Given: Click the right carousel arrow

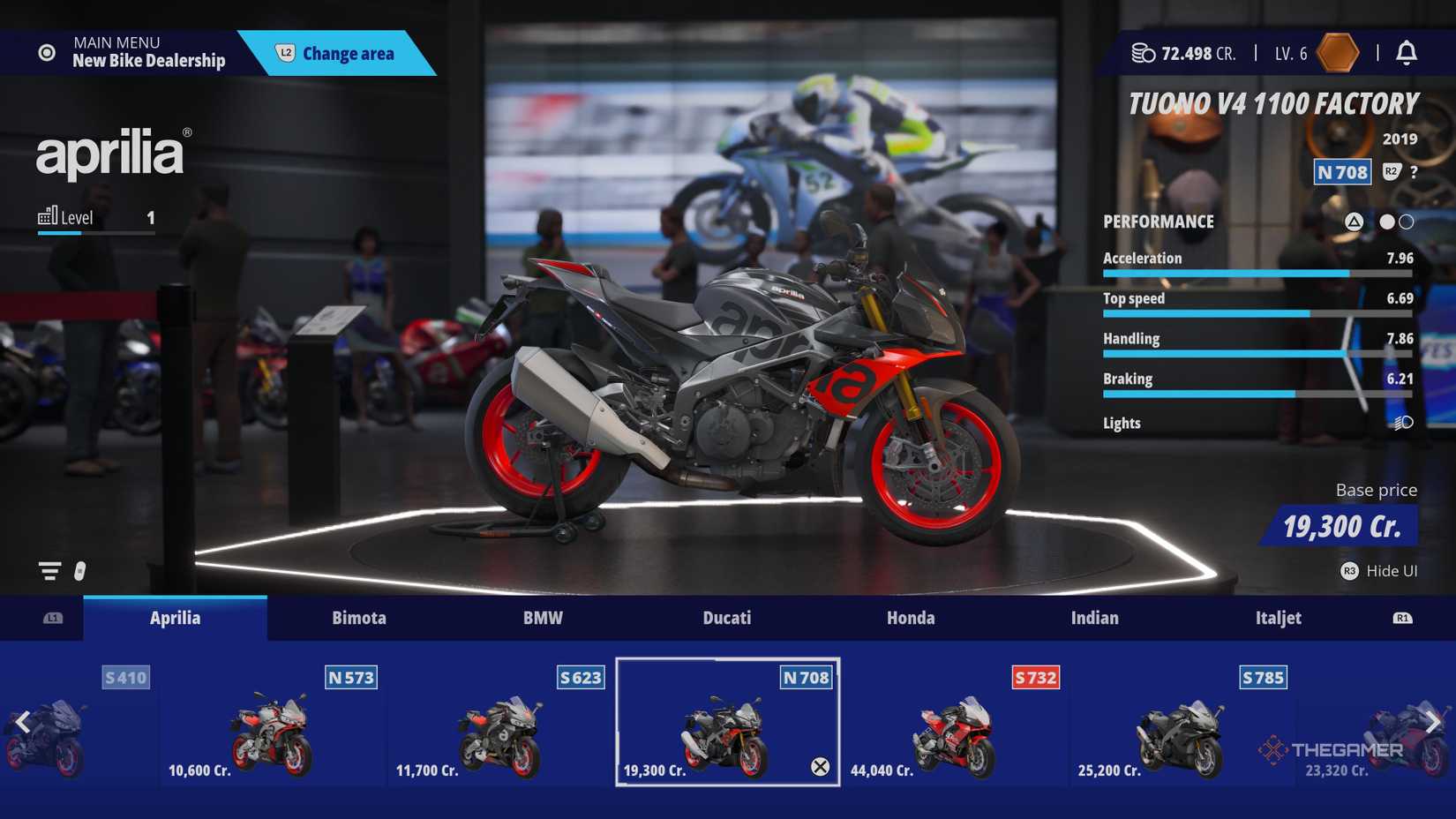Looking at the screenshot, I should point(1433,723).
